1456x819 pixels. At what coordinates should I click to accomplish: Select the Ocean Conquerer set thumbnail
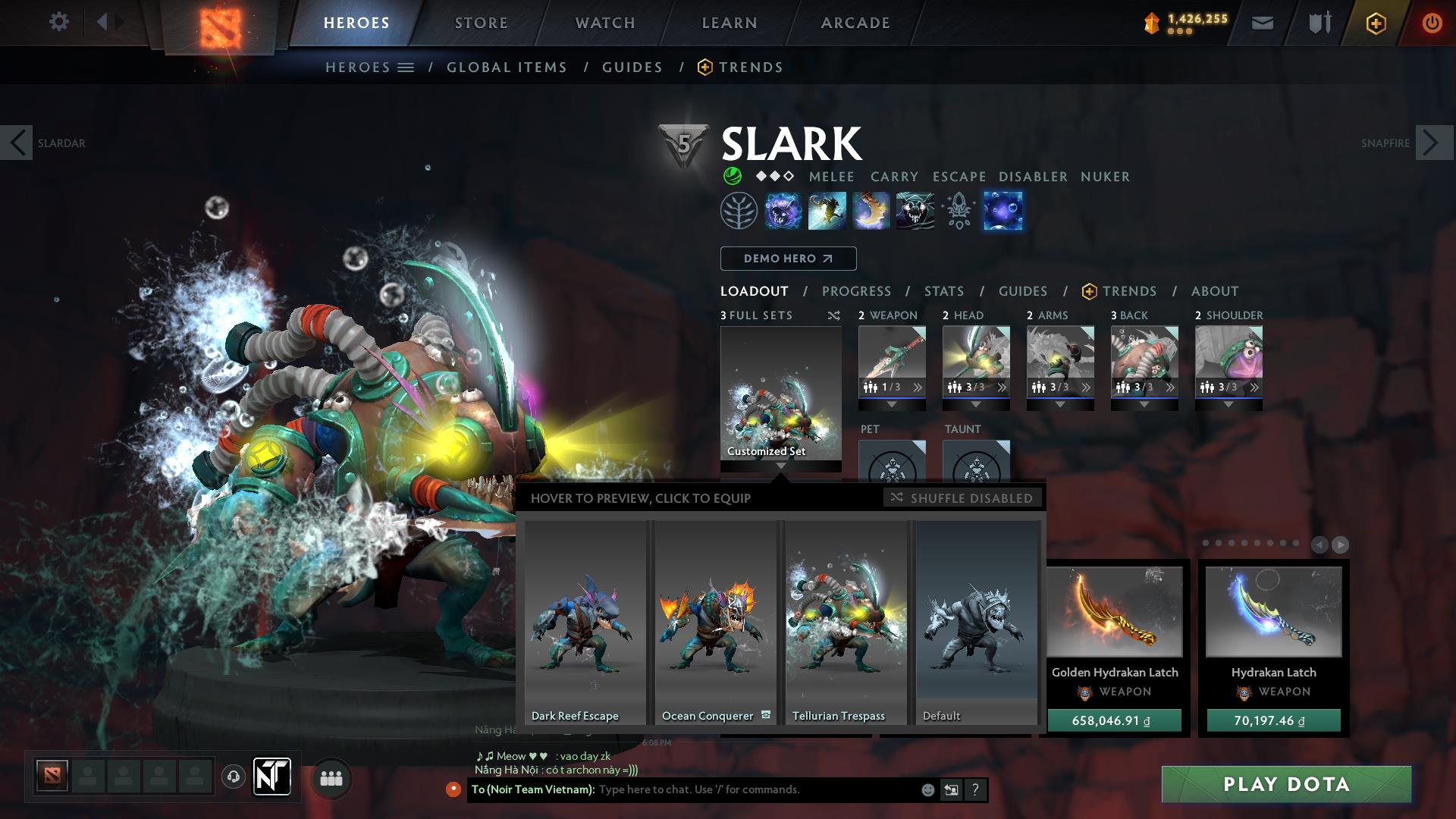714,622
